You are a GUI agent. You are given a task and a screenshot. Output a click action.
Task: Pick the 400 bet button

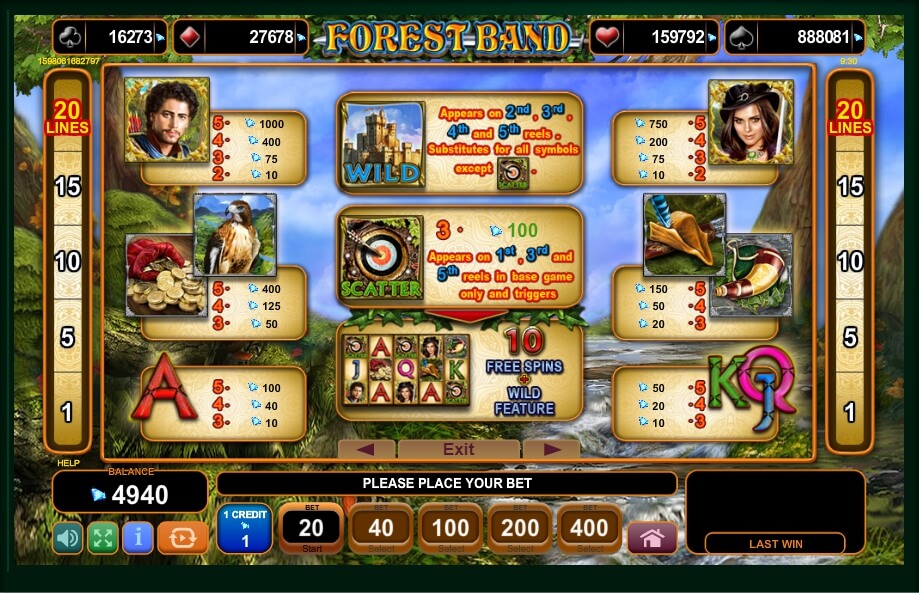tap(590, 528)
